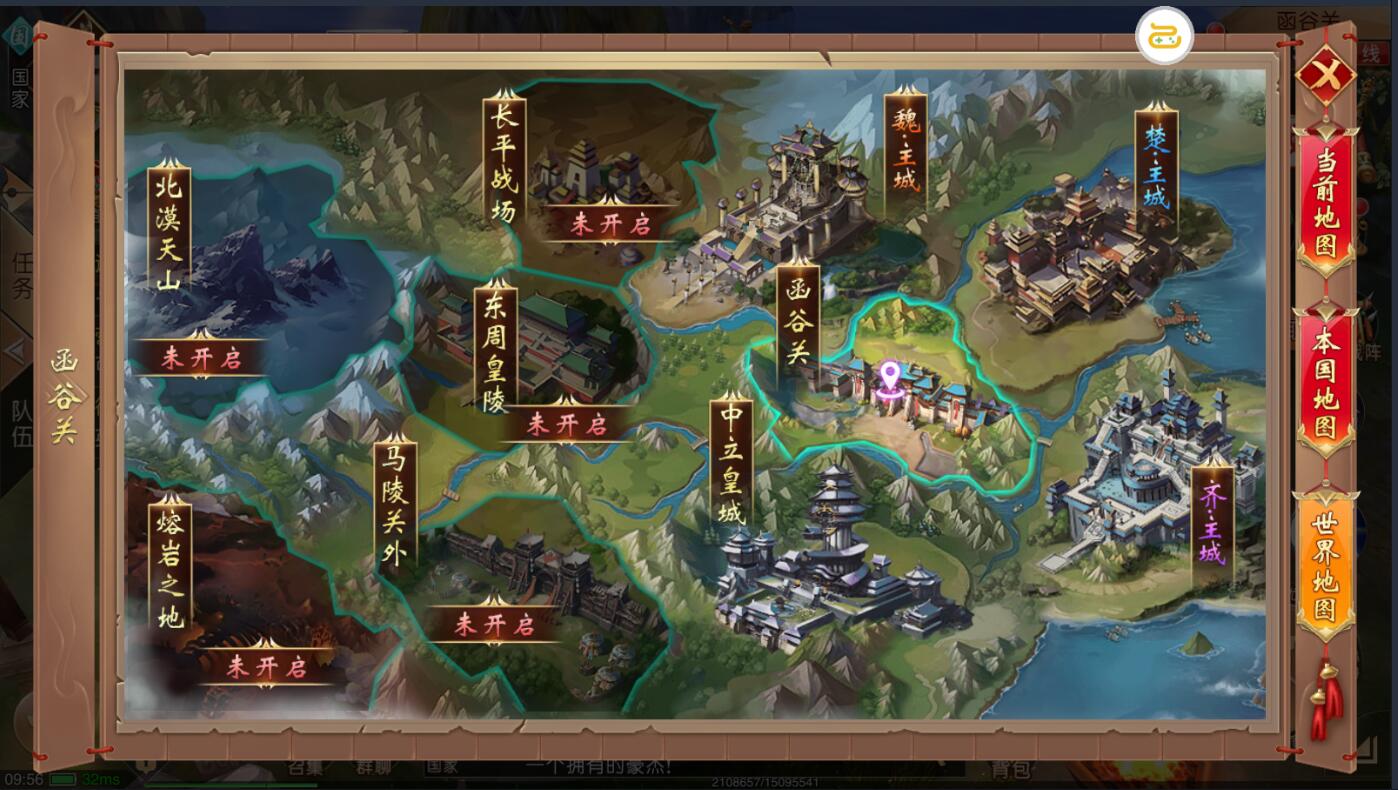Close the world map with the X button
This screenshot has height=790, width=1398.
(x=1325, y=75)
